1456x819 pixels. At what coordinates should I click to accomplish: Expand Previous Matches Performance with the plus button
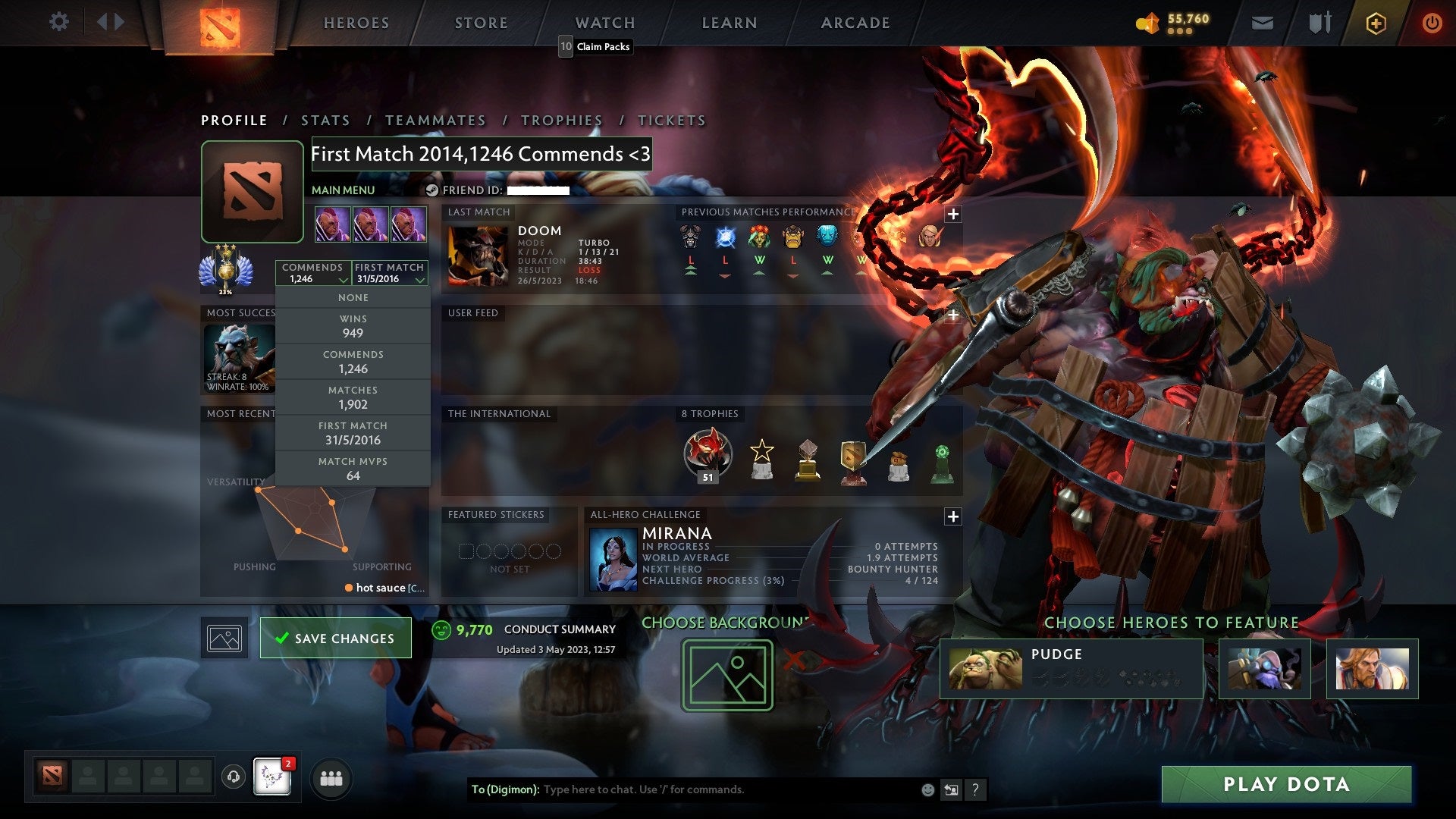pos(952,215)
